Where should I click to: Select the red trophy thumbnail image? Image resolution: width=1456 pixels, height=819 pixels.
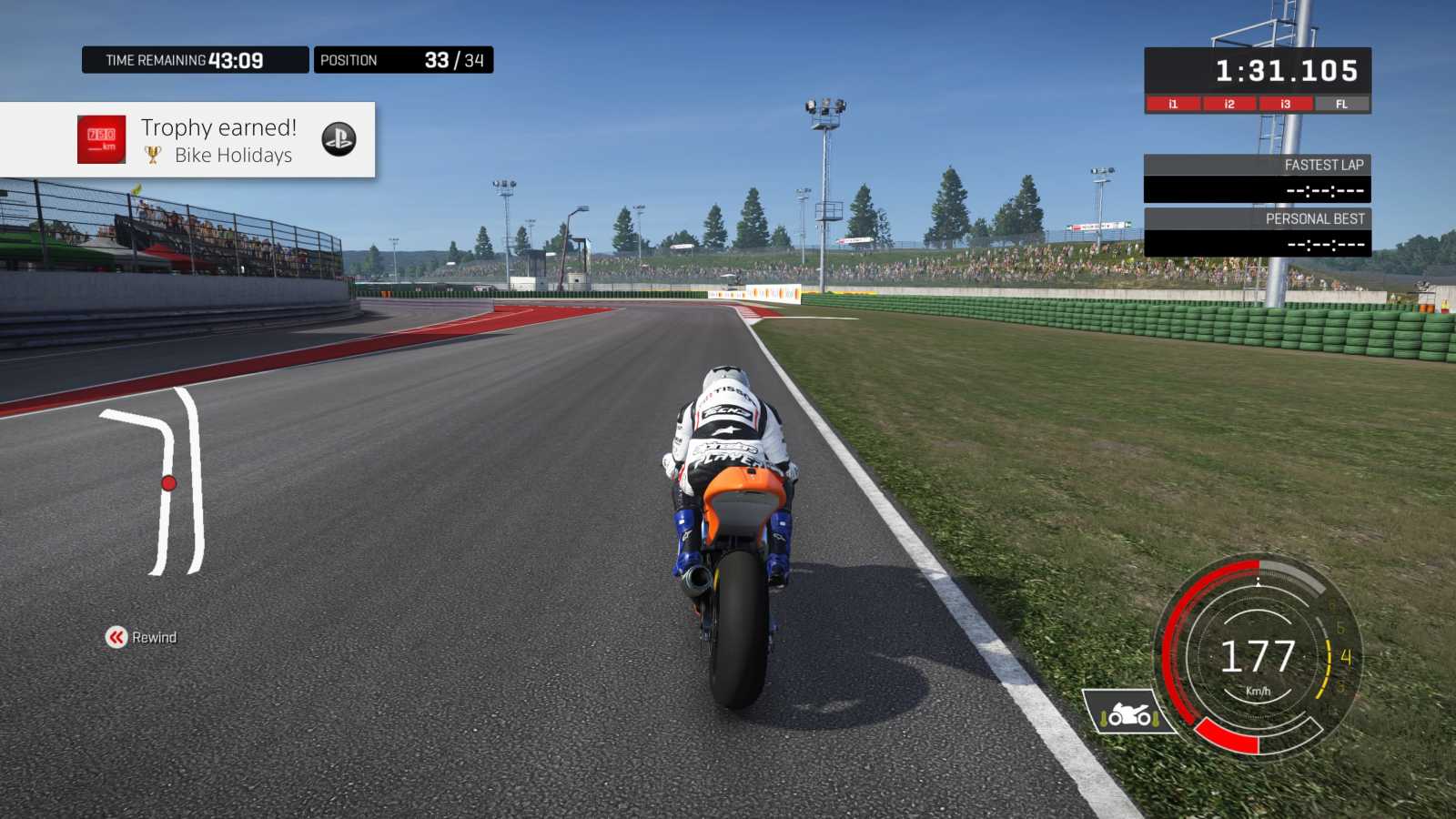(x=101, y=139)
